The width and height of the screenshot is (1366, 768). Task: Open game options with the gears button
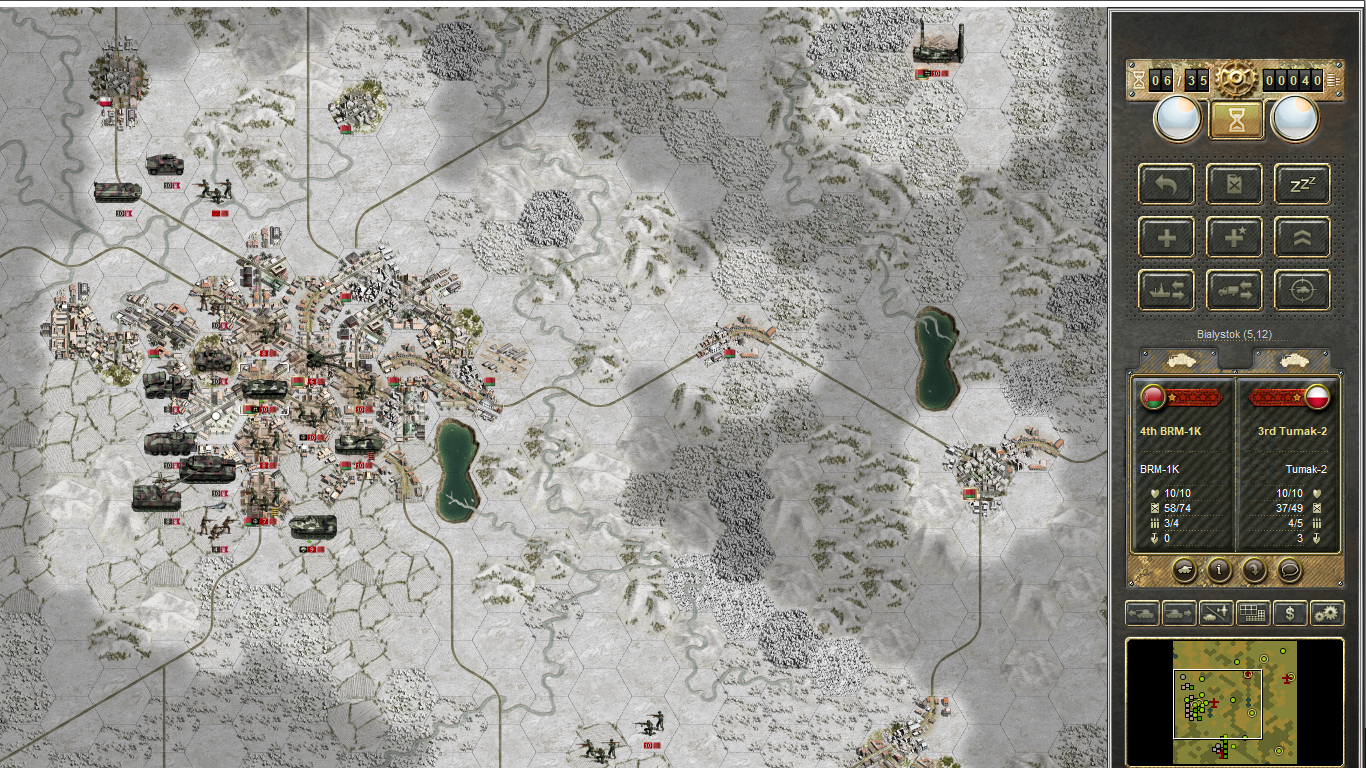[x=1327, y=612]
